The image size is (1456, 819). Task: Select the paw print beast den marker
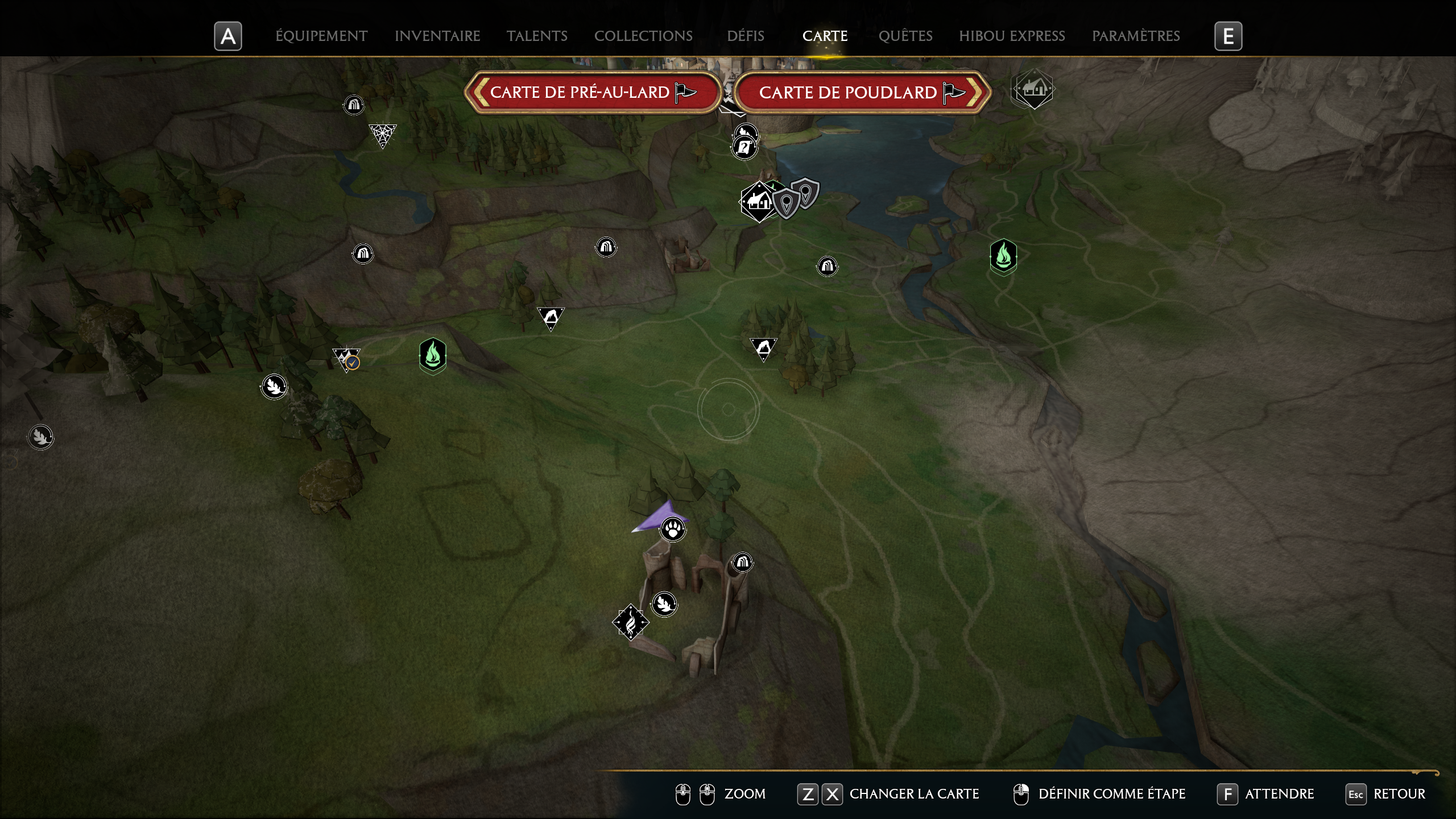point(673,530)
